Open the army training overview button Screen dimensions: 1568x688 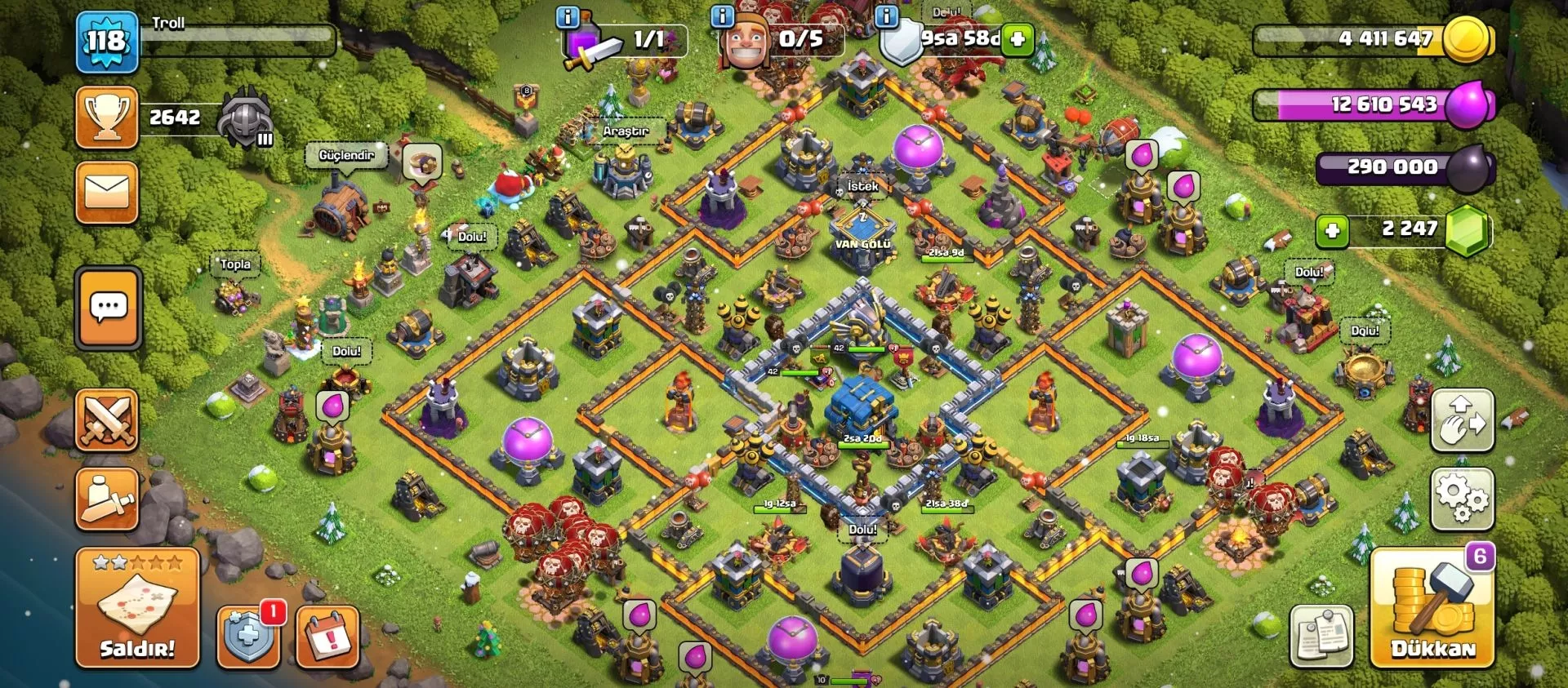pyautogui.click(x=107, y=499)
